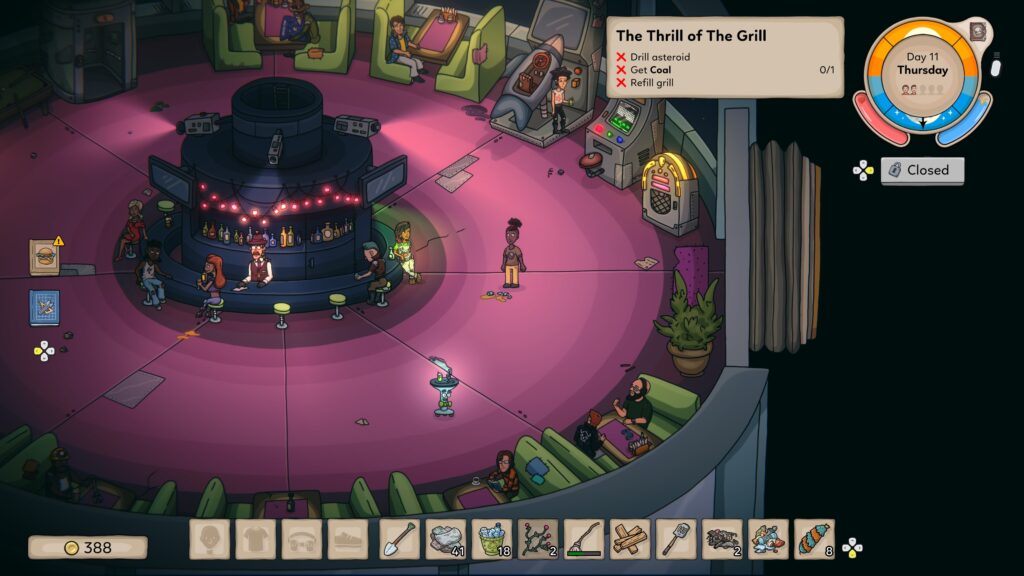The height and width of the screenshot is (576, 1024).
Task: Select the shirt equipment slot
Action: point(255,539)
